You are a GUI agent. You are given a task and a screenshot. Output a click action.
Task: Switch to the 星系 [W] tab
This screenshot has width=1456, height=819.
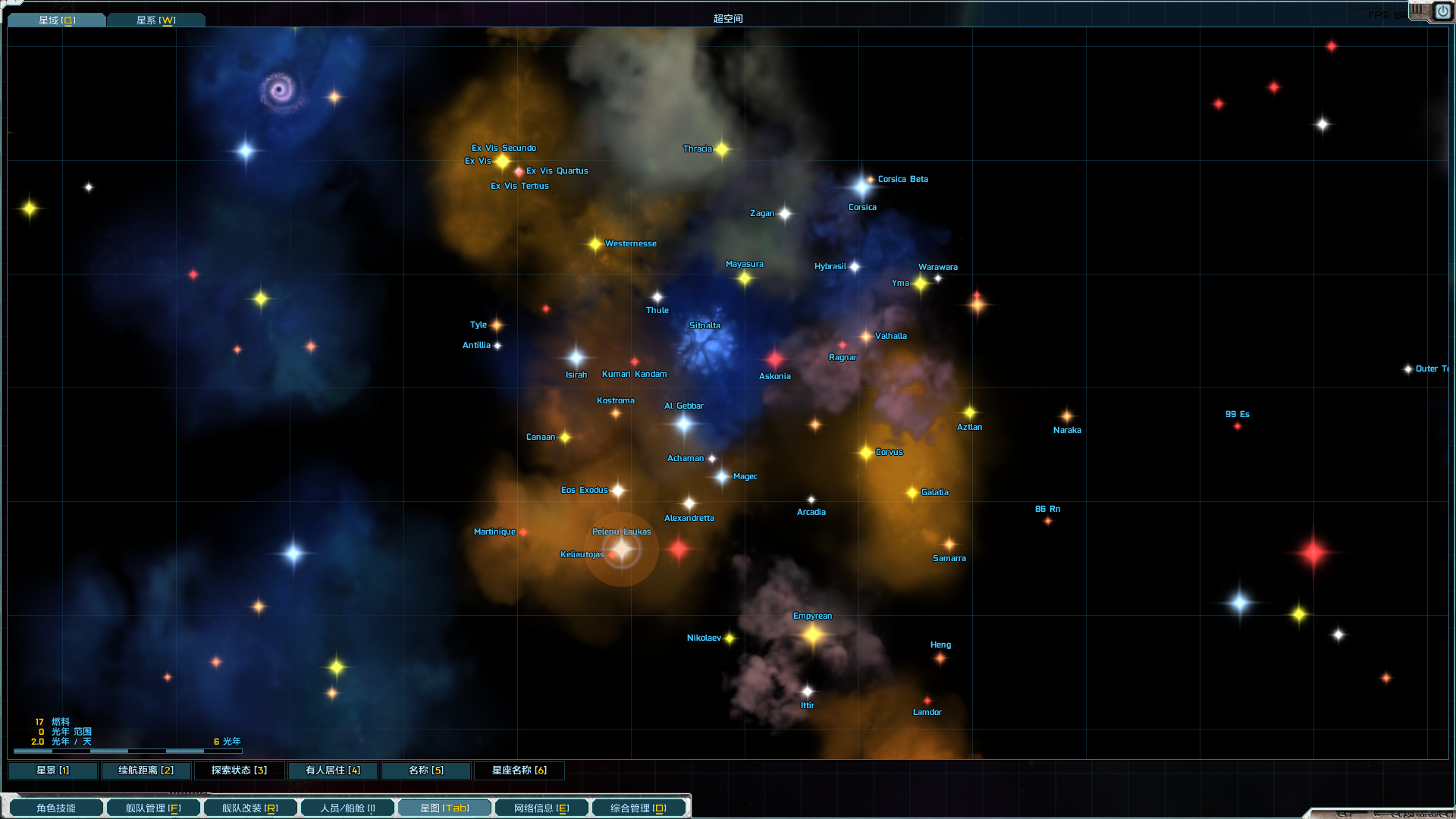tap(156, 20)
